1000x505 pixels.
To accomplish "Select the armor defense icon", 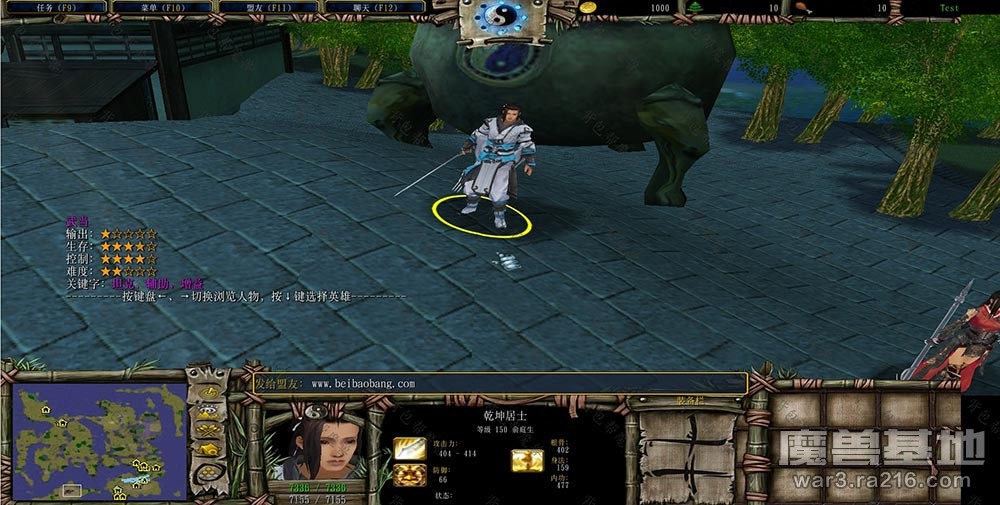I will point(409,475).
